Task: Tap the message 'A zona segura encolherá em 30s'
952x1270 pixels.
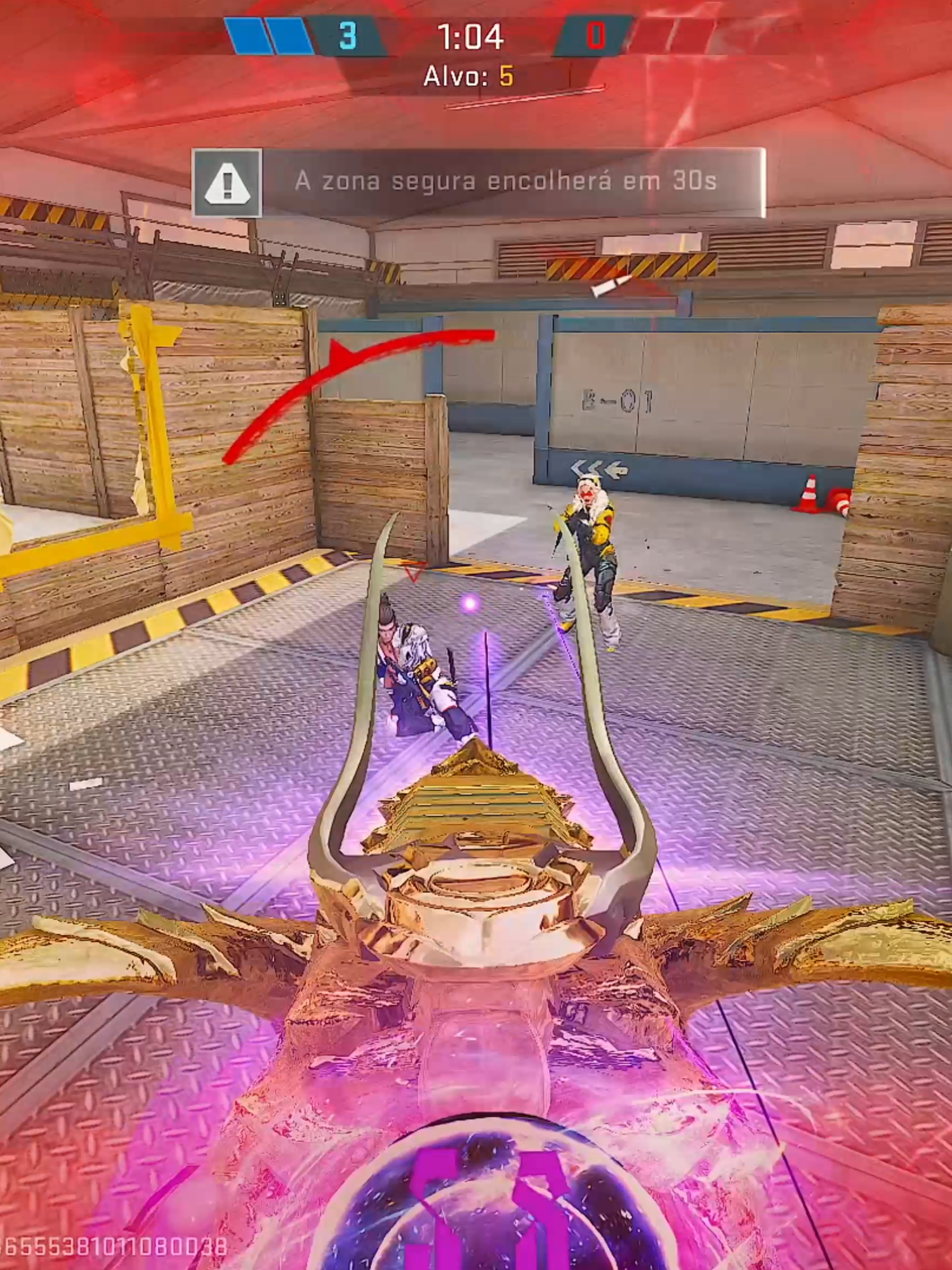Action: tap(508, 181)
